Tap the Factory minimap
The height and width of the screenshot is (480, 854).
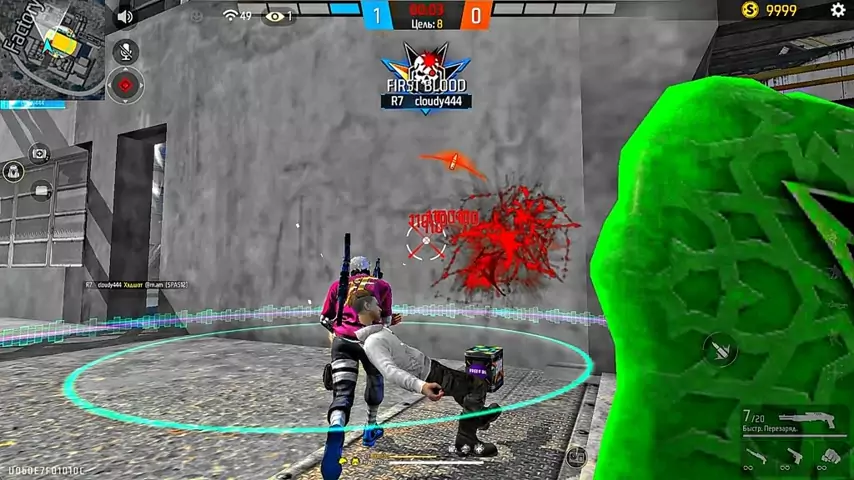pos(52,49)
